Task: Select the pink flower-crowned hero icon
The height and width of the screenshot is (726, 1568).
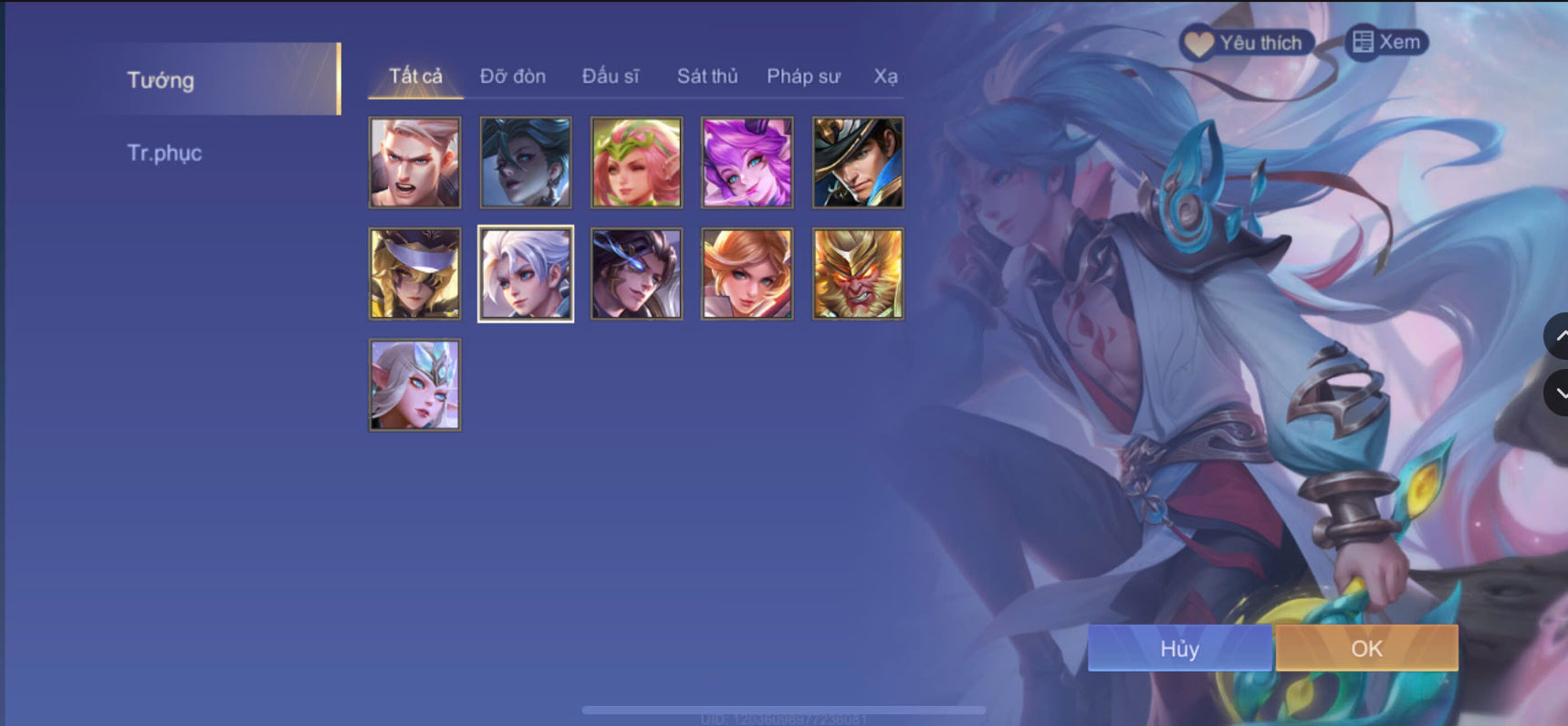Action: (636, 163)
